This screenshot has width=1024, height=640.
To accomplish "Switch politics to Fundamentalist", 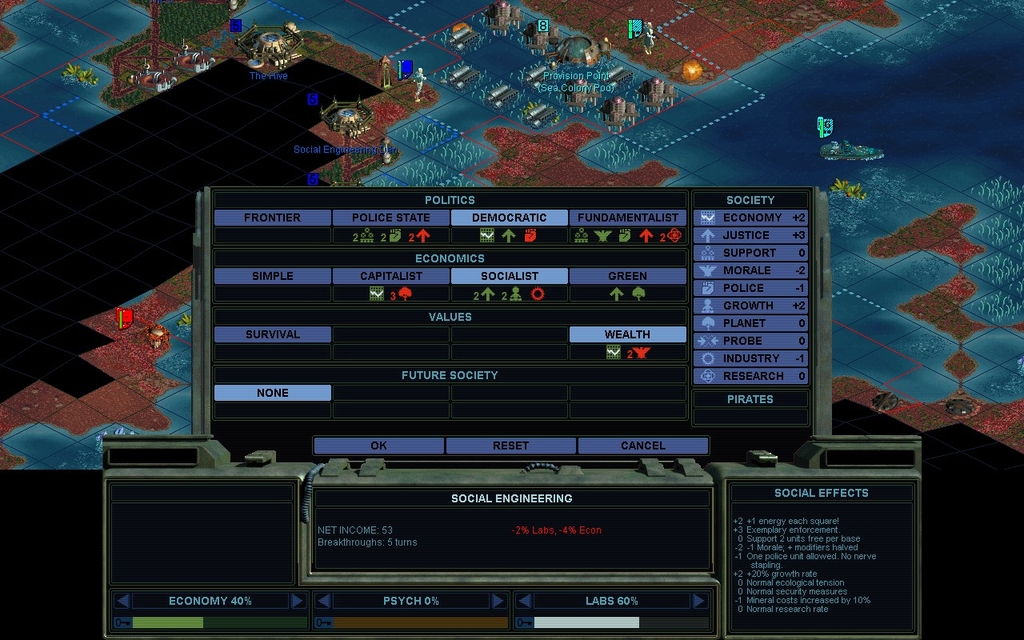I will coord(628,218).
